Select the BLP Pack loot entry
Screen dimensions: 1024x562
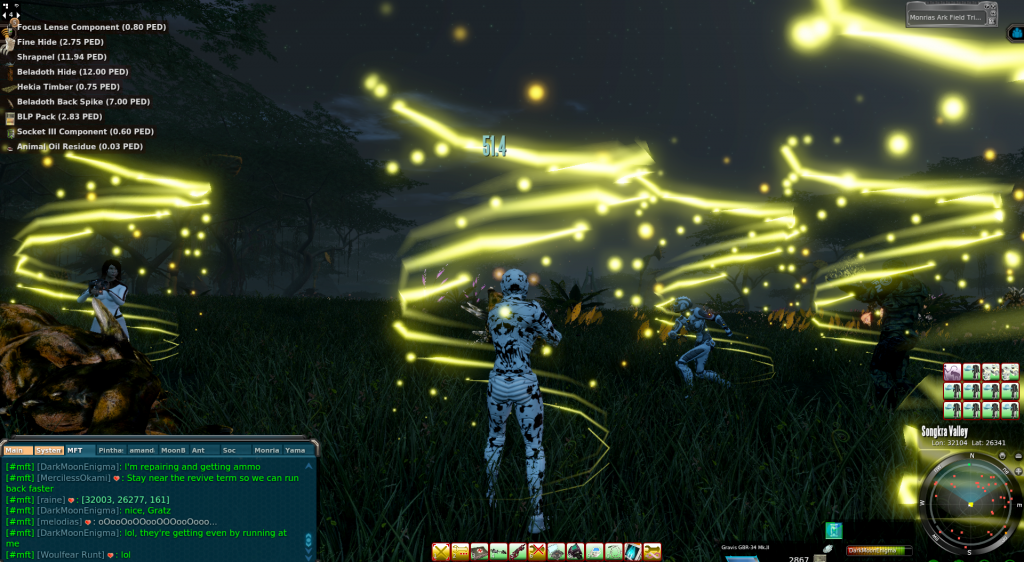[59, 117]
